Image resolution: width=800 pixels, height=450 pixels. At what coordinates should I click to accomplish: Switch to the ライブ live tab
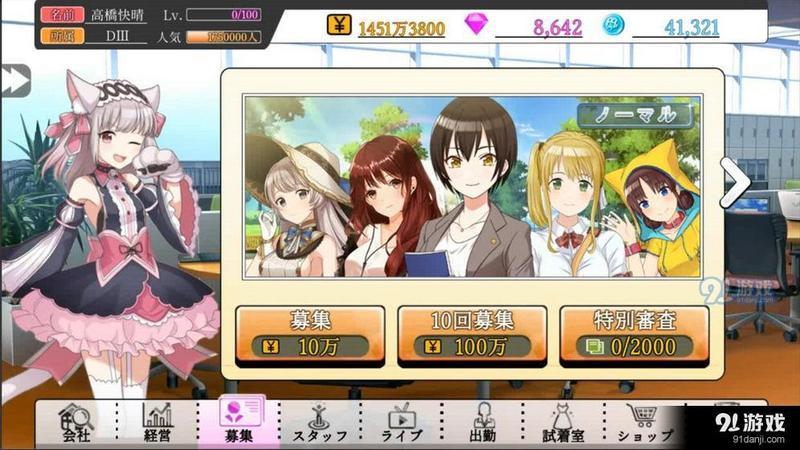point(402,423)
